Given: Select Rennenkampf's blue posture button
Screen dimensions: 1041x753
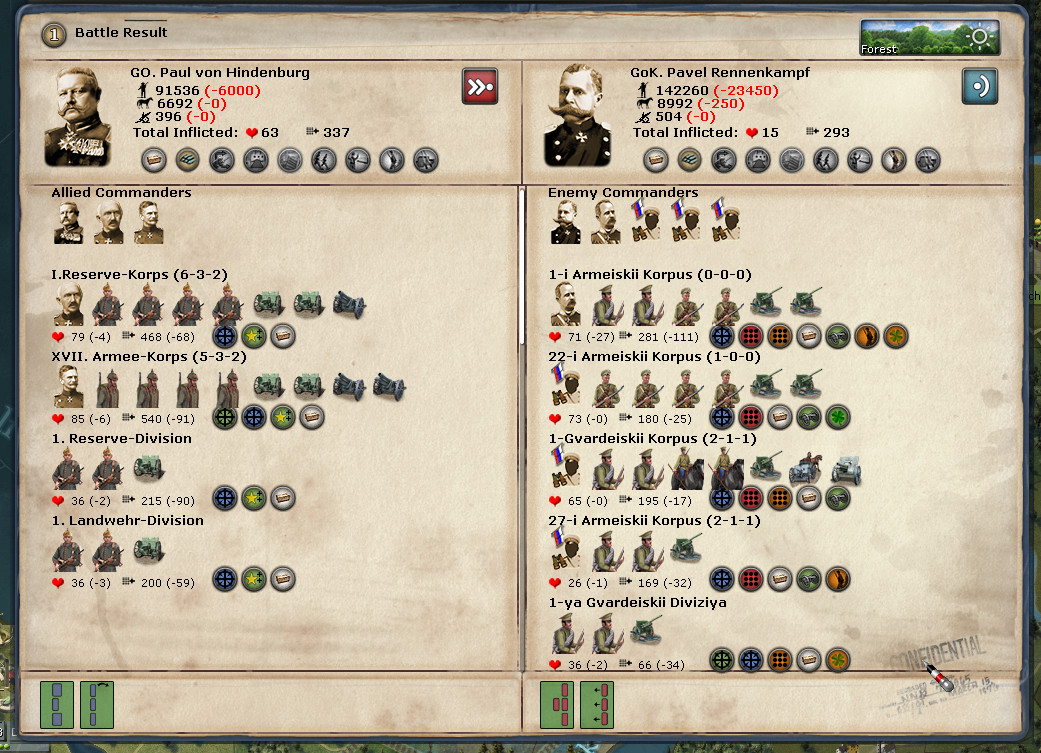Looking at the screenshot, I should tap(979, 86).
